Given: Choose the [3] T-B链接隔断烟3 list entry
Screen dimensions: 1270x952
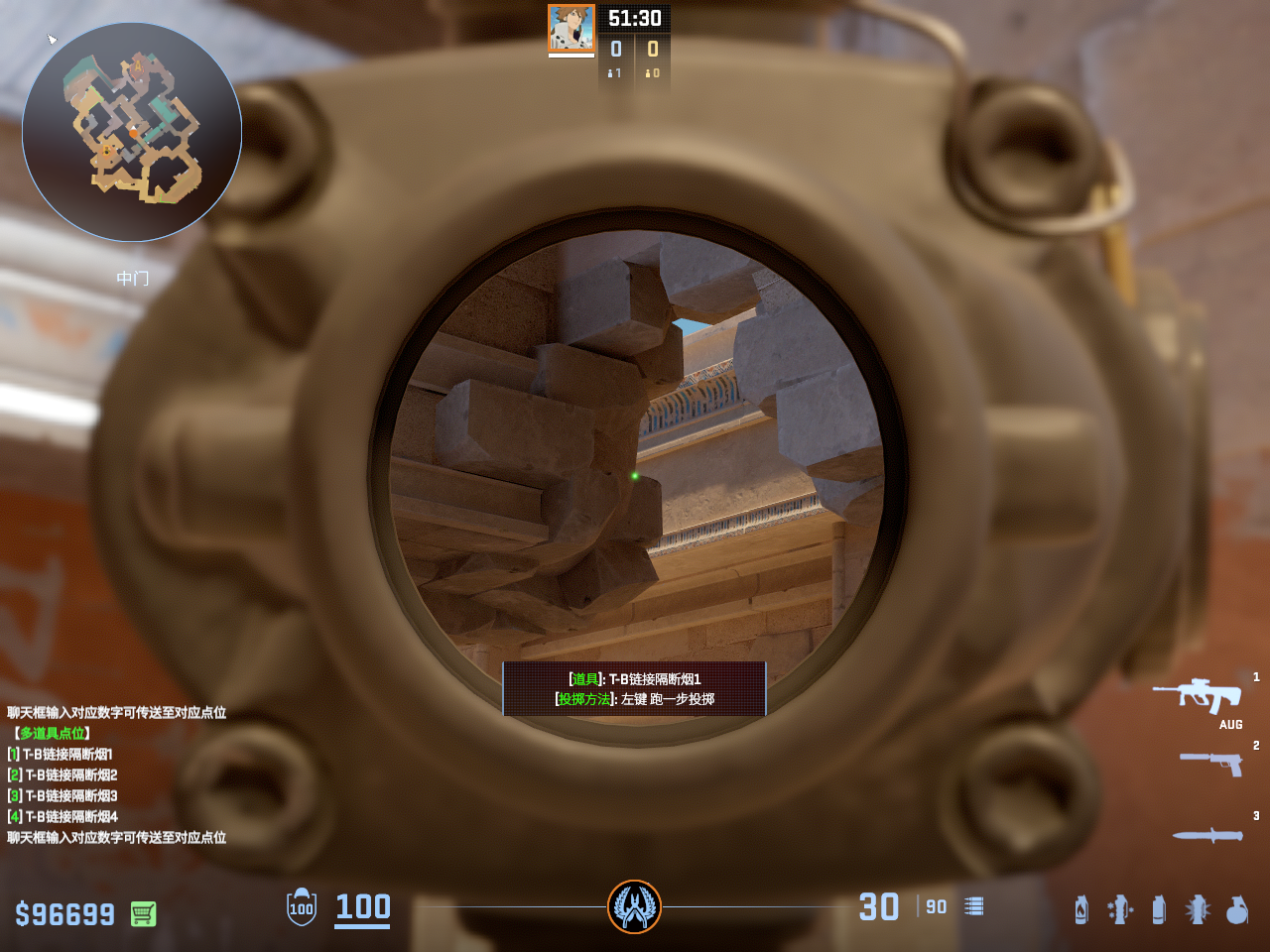Looking at the screenshot, I should [63, 795].
